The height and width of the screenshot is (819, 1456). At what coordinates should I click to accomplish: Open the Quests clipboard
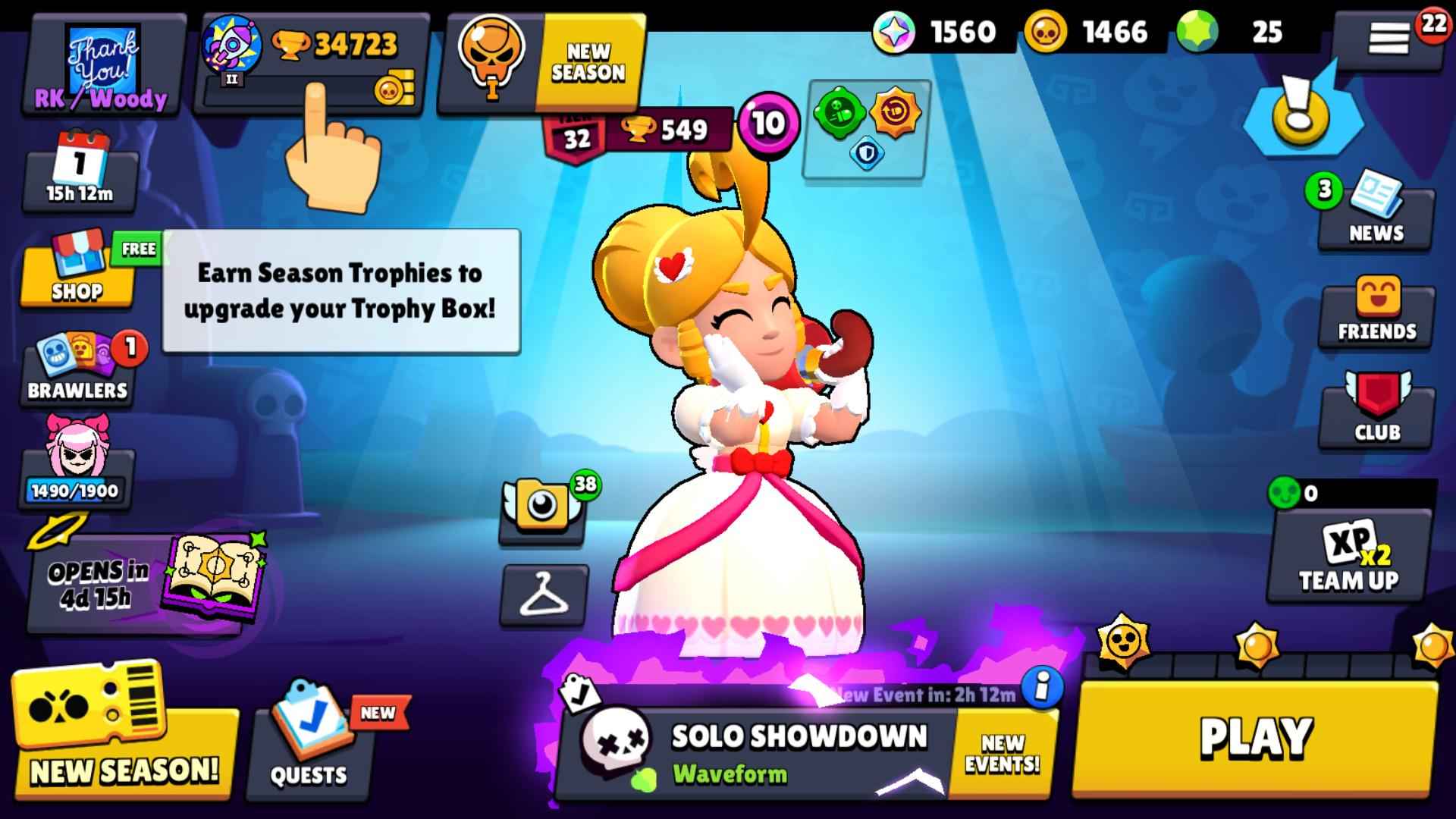(311, 747)
